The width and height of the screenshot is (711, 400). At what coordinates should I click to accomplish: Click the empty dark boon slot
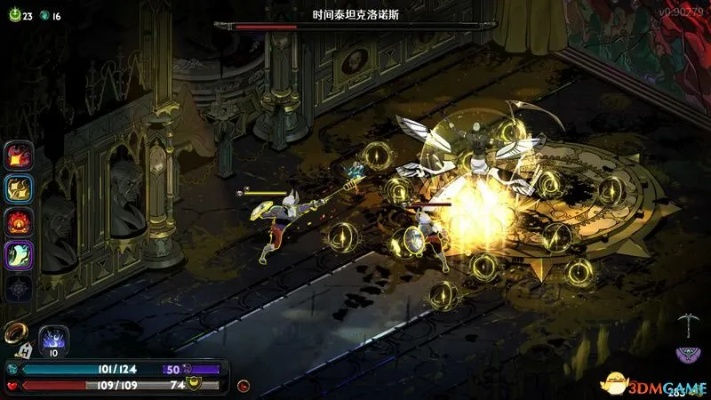click(19, 287)
